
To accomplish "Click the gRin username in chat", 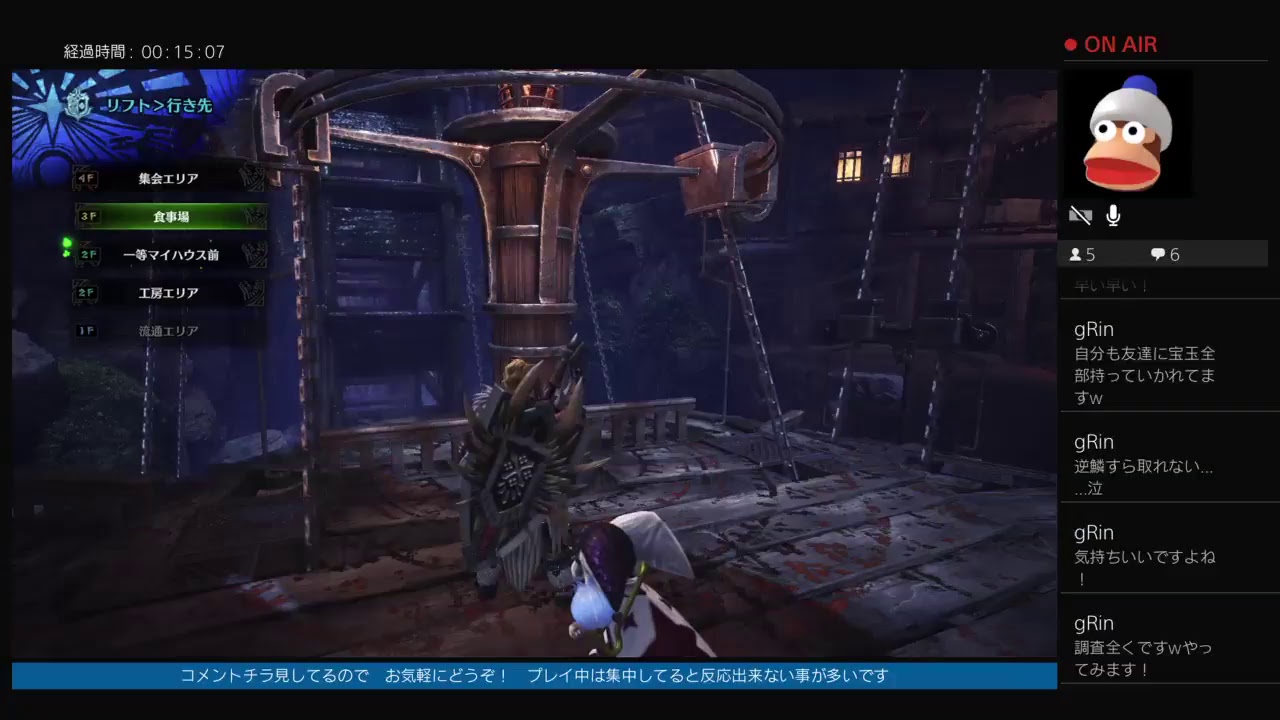I will click(1093, 329).
